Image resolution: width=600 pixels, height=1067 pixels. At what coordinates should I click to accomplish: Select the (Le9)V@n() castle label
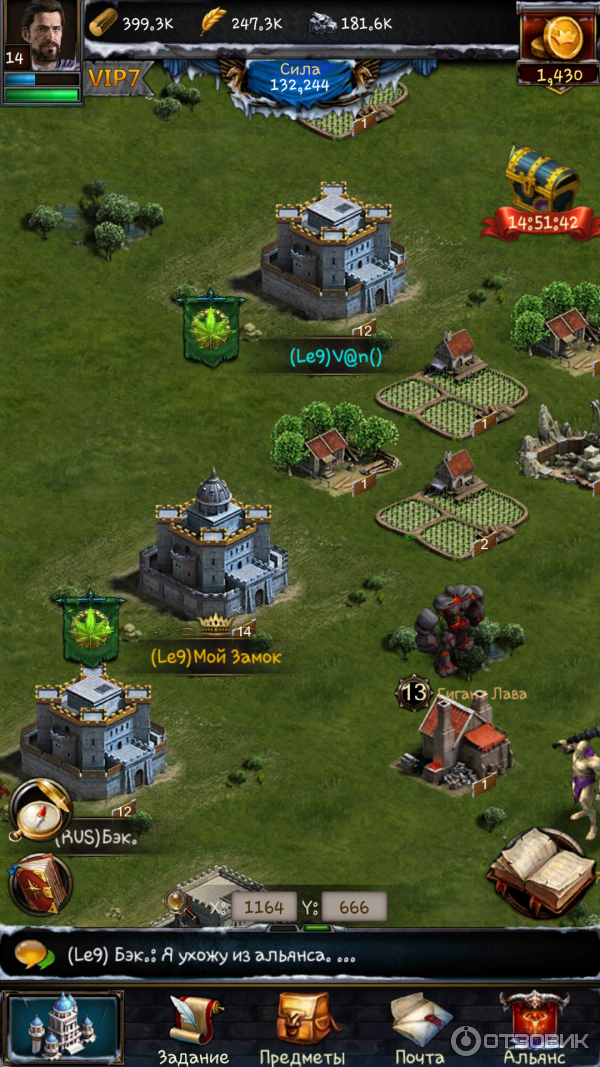336,356
